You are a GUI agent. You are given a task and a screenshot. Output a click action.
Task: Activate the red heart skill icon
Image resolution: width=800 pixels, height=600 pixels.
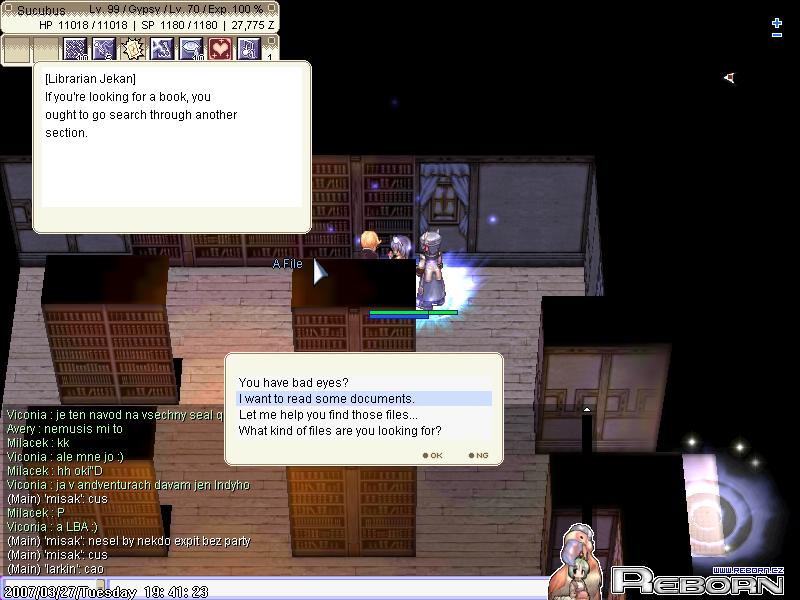pos(220,49)
